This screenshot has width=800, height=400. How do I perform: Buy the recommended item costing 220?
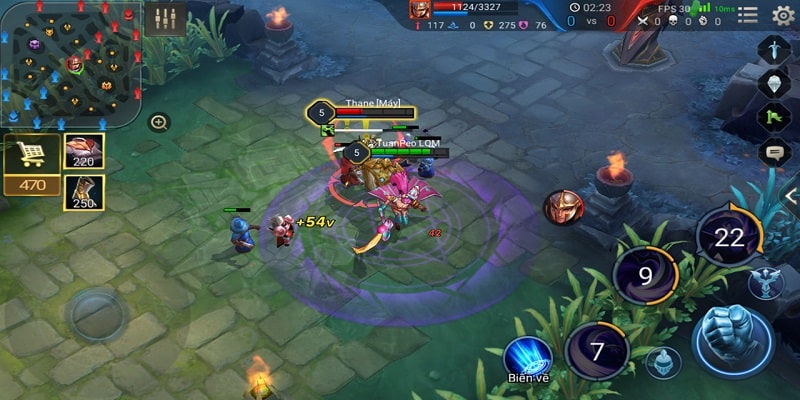[x=84, y=151]
